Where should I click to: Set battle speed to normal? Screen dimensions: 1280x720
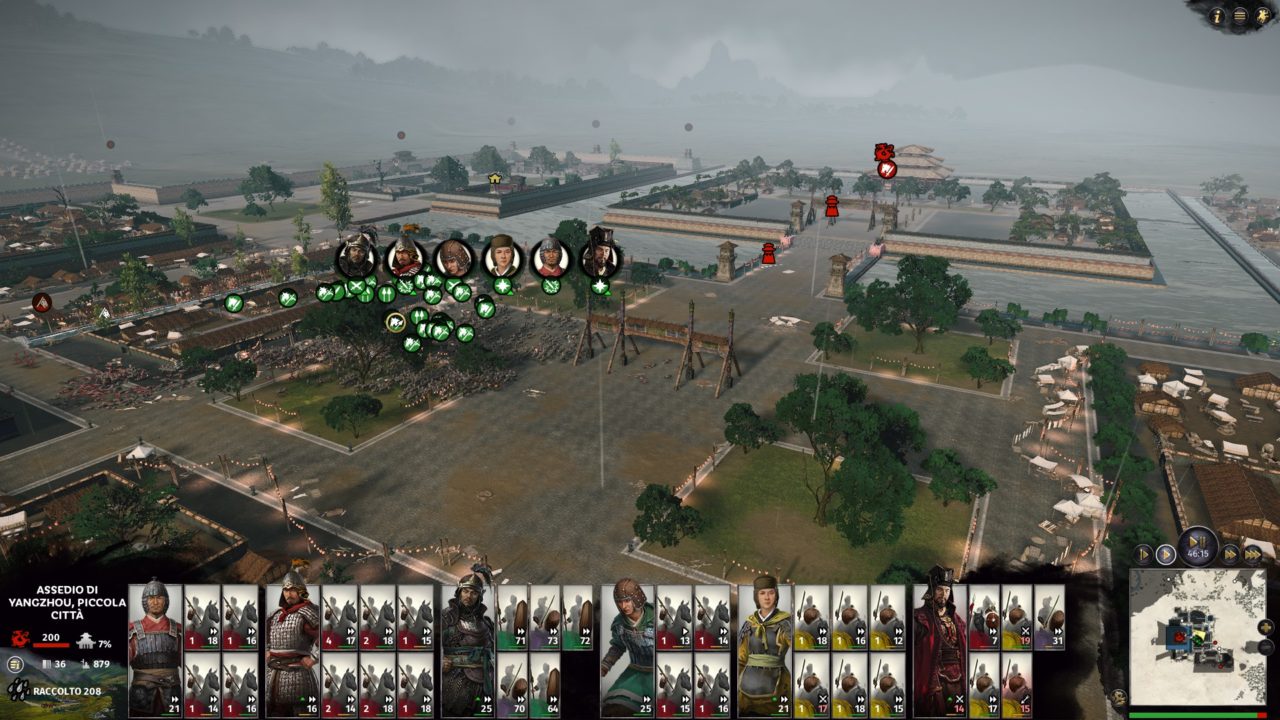(1166, 554)
